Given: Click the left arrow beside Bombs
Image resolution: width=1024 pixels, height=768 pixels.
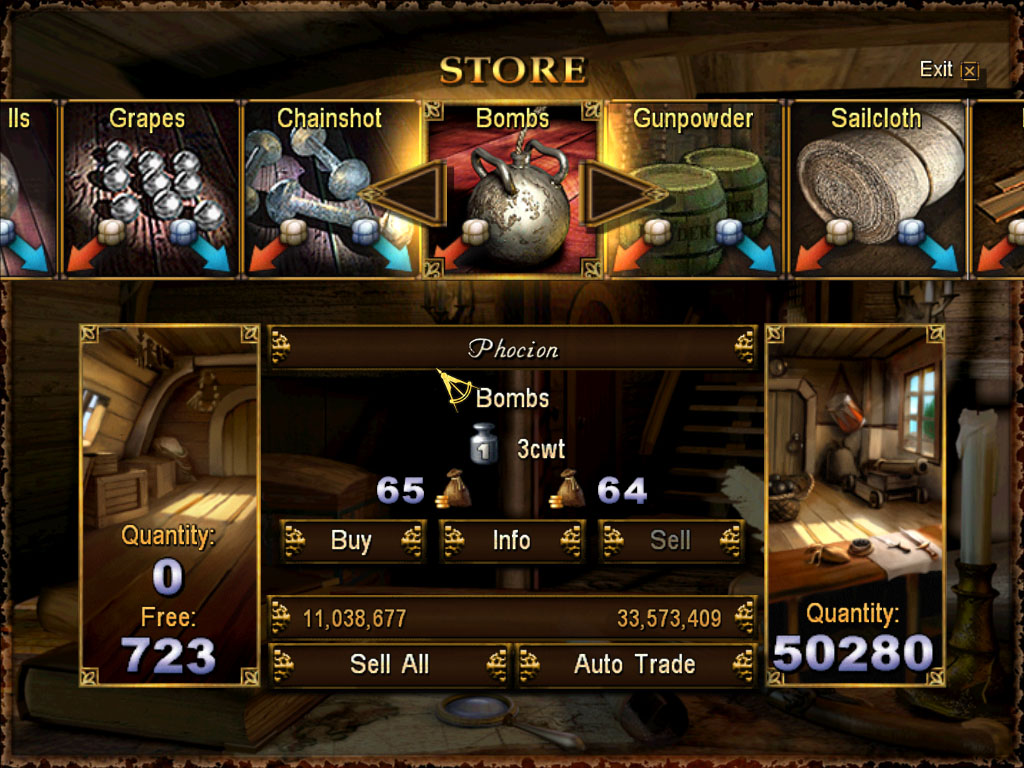Looking at the screenshot, I should 407,194.
